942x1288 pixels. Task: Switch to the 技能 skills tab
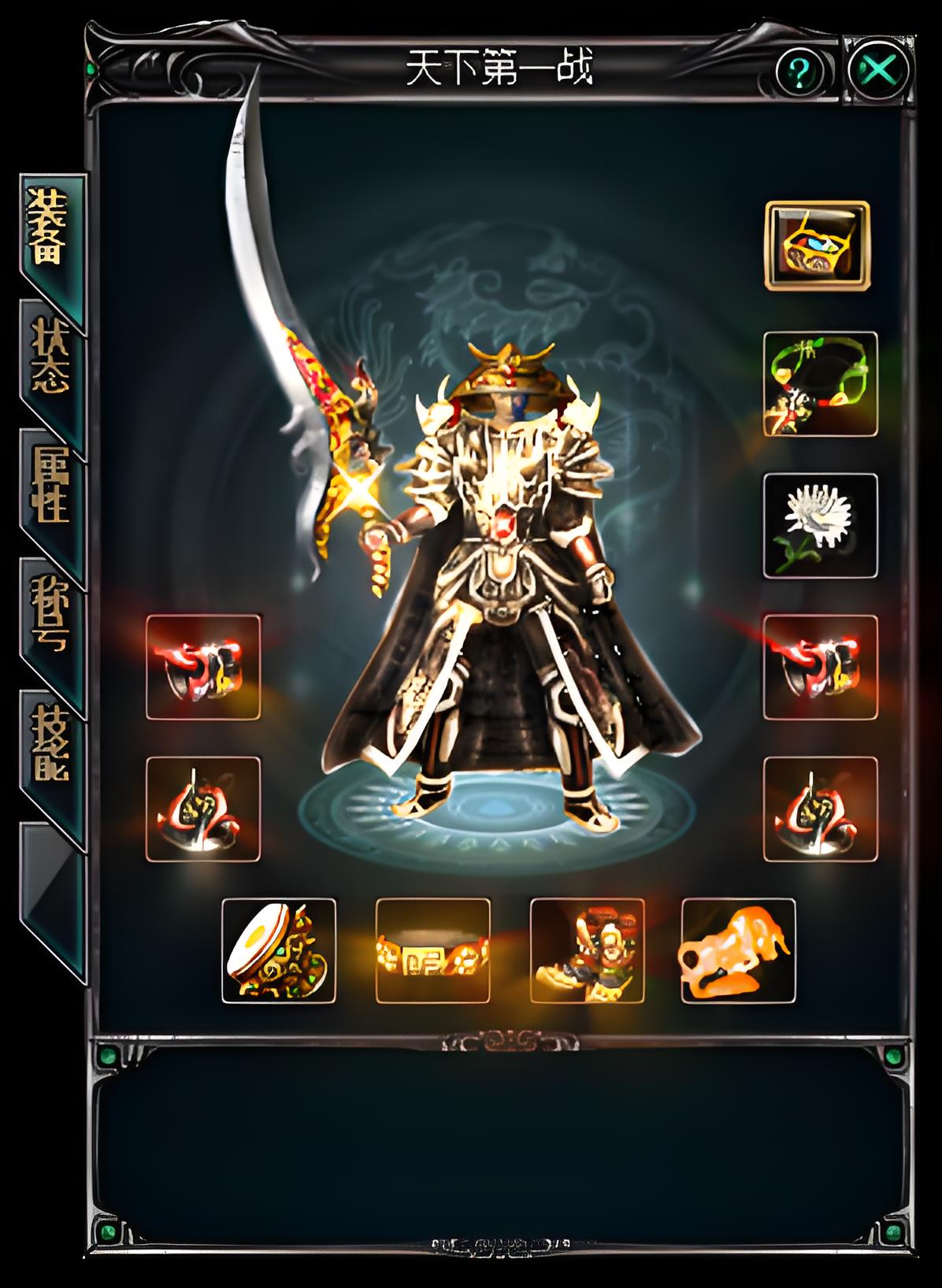click(x=50, y=748)
